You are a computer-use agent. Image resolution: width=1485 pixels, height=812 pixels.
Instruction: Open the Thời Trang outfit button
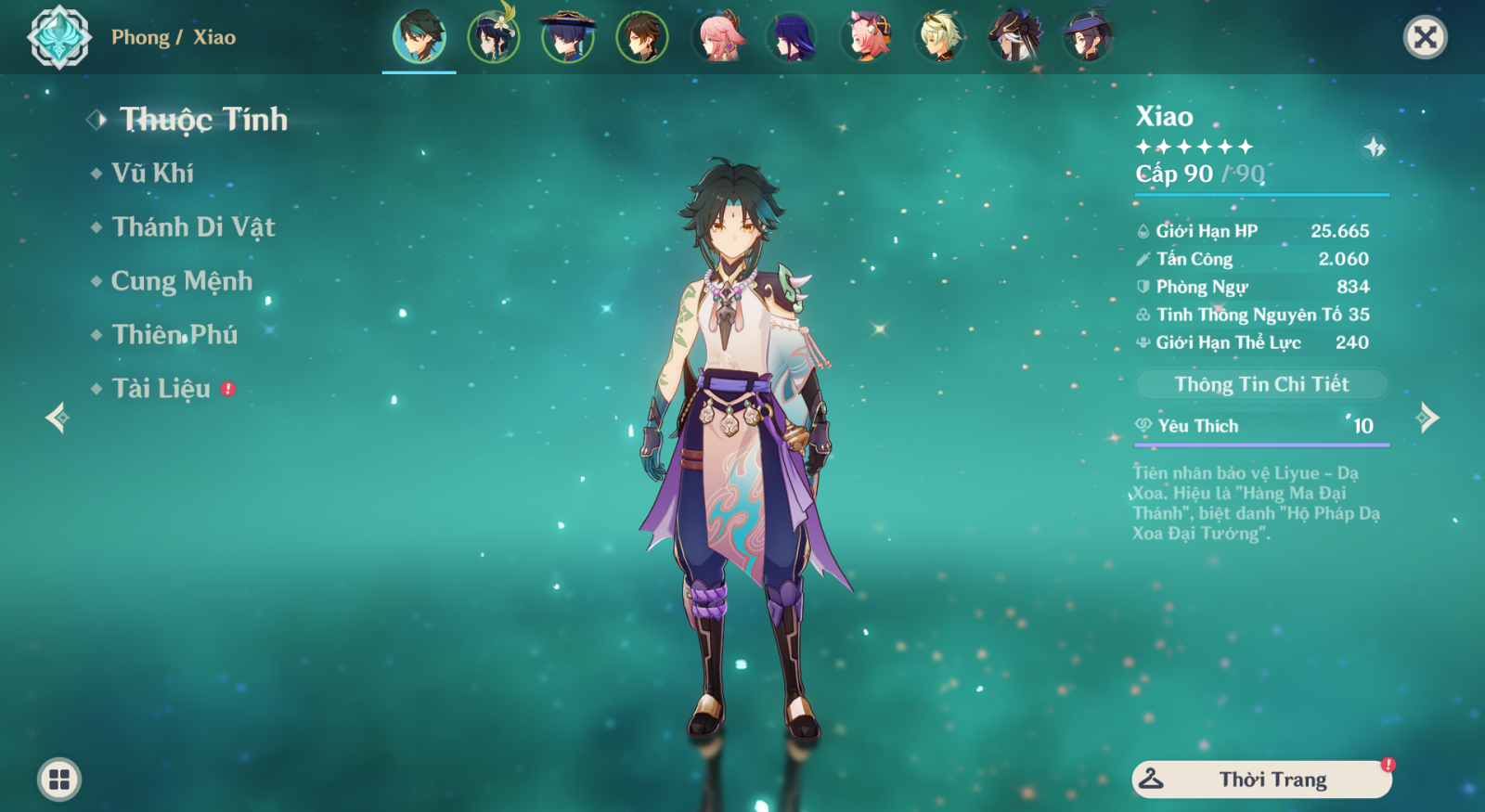coord(1261,780)
